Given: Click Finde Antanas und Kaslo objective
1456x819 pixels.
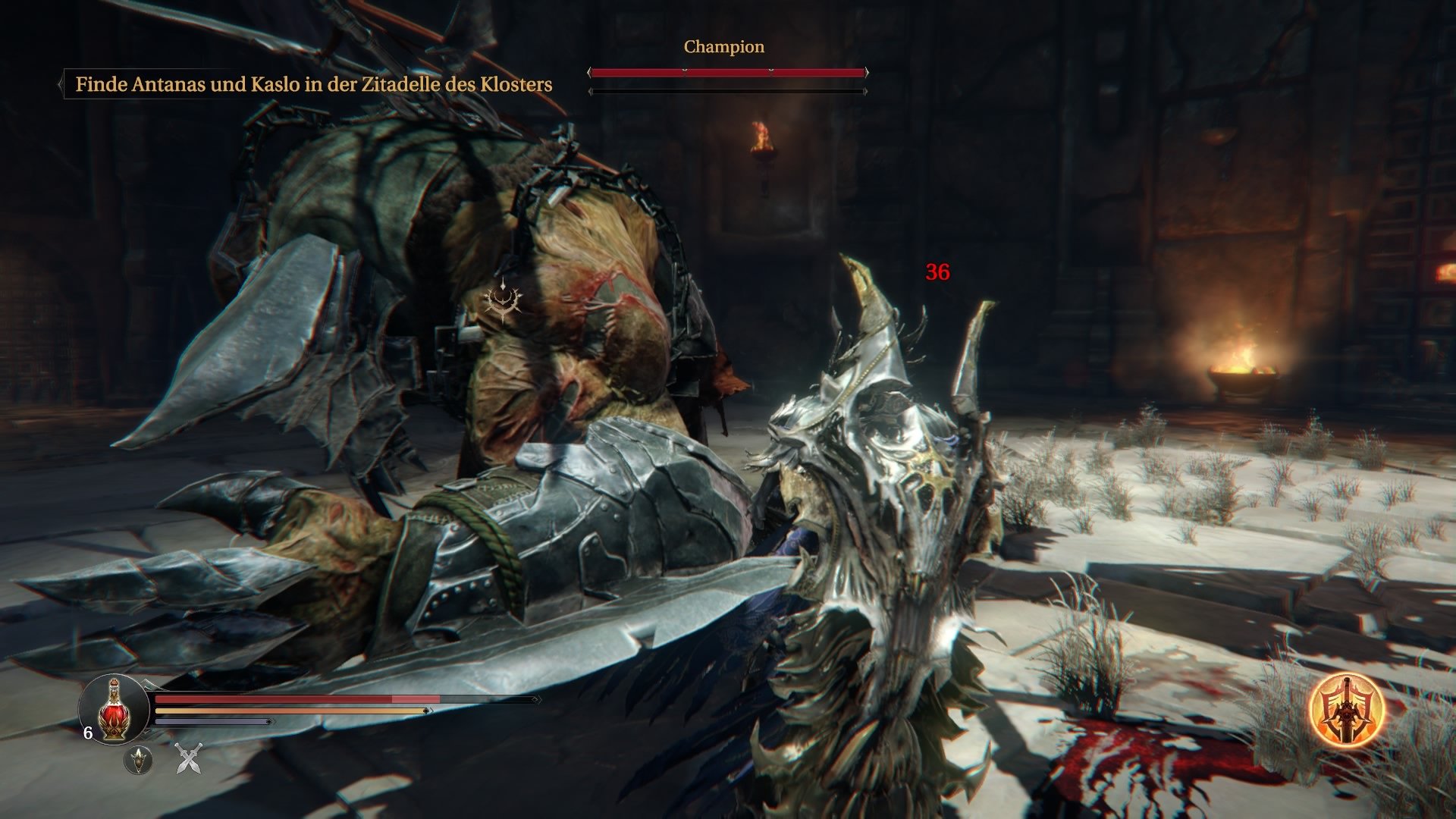Looking at the screenshot, I should pos(314,84).
